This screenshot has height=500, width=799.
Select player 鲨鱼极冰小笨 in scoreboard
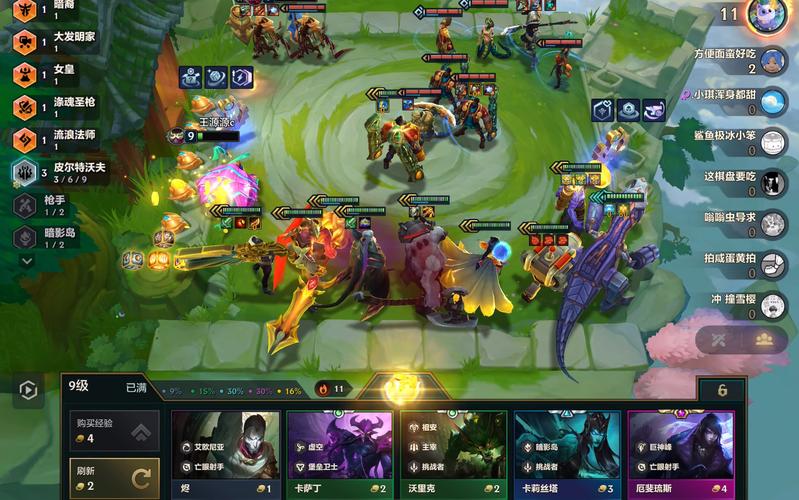(772, 142)
